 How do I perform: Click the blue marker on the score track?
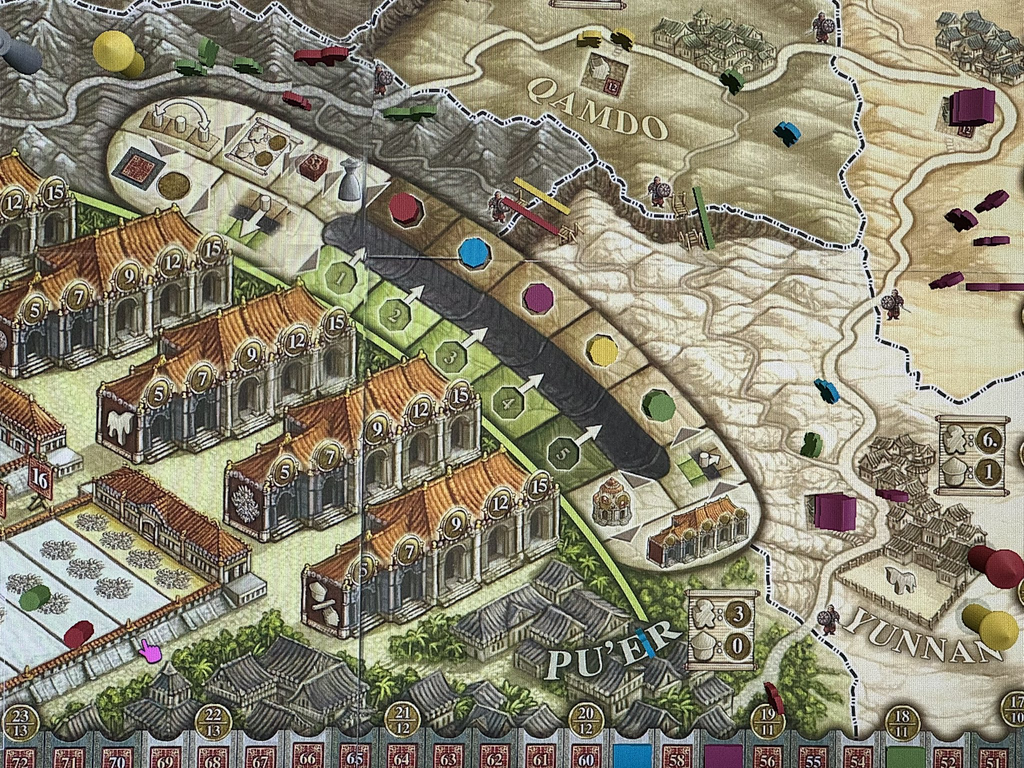coord(631,757)
